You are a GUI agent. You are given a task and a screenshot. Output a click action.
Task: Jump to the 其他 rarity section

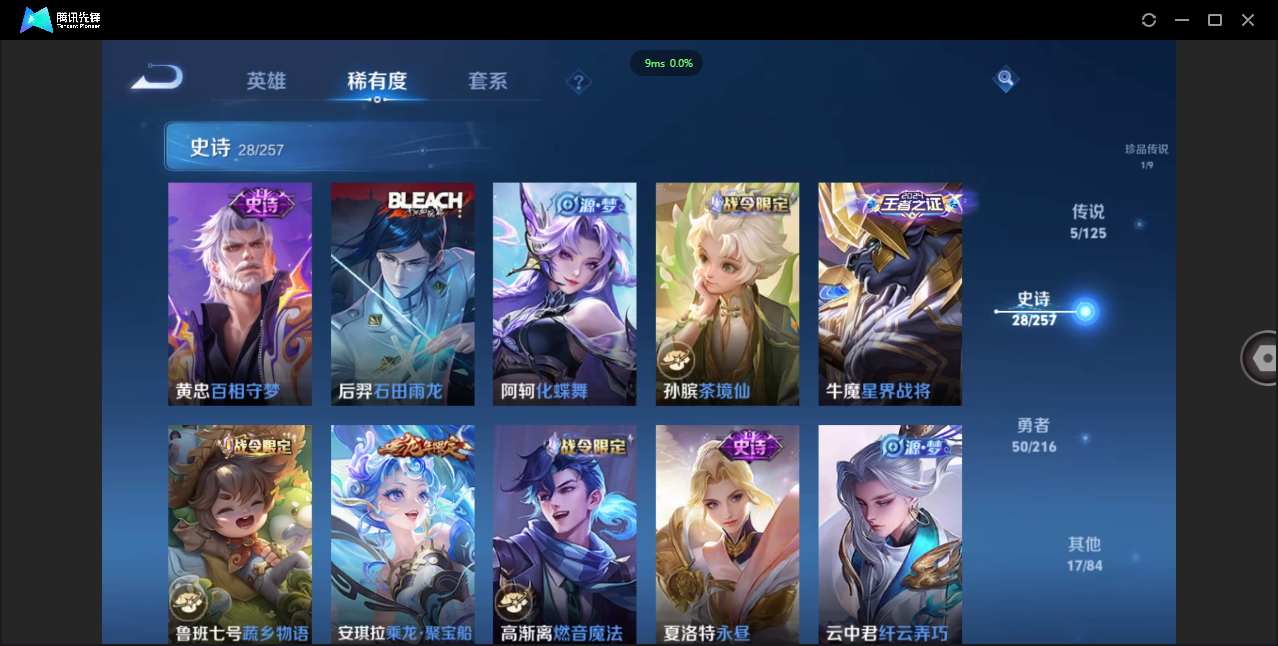(1084, 553)
